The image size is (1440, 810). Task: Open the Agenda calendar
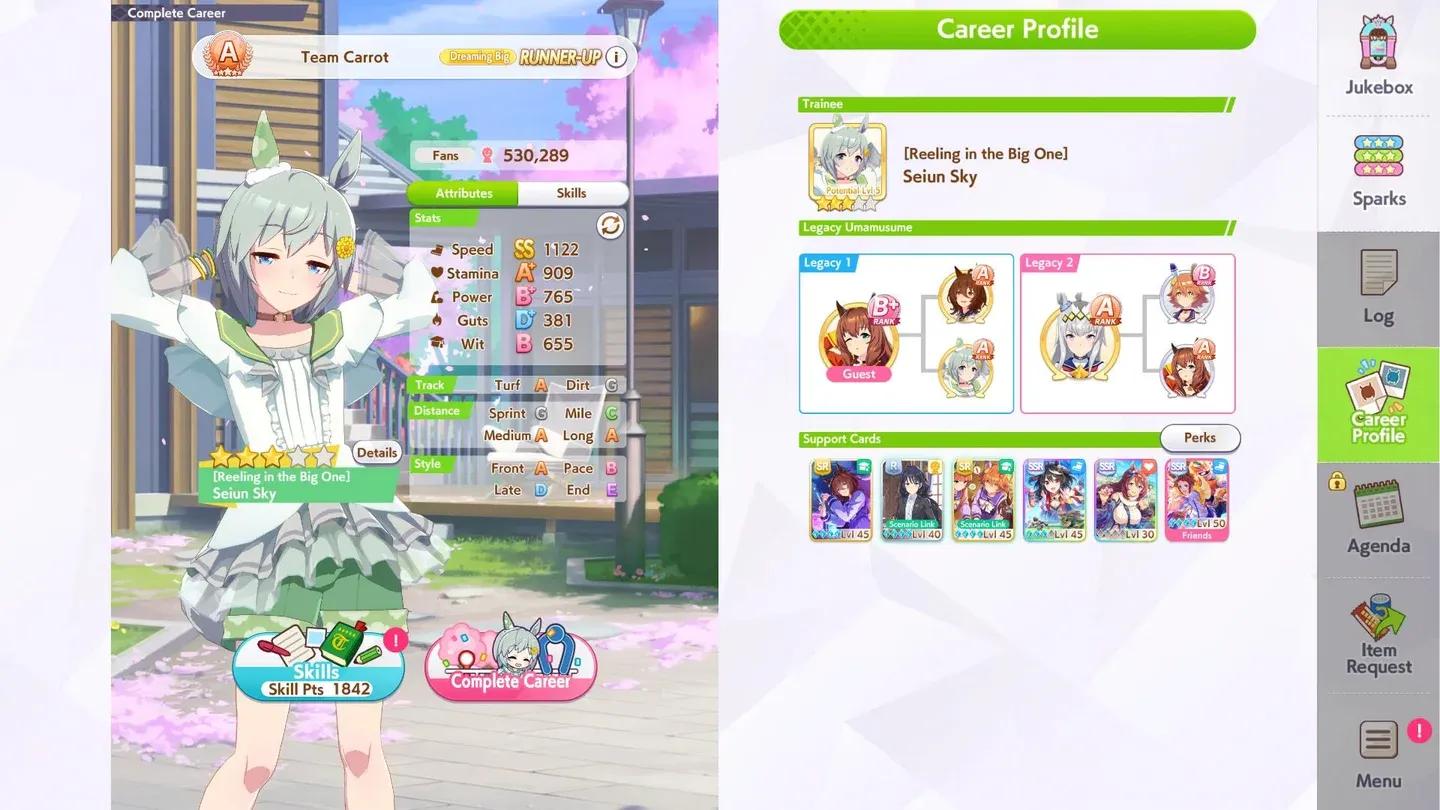[x=1379, y=520]
